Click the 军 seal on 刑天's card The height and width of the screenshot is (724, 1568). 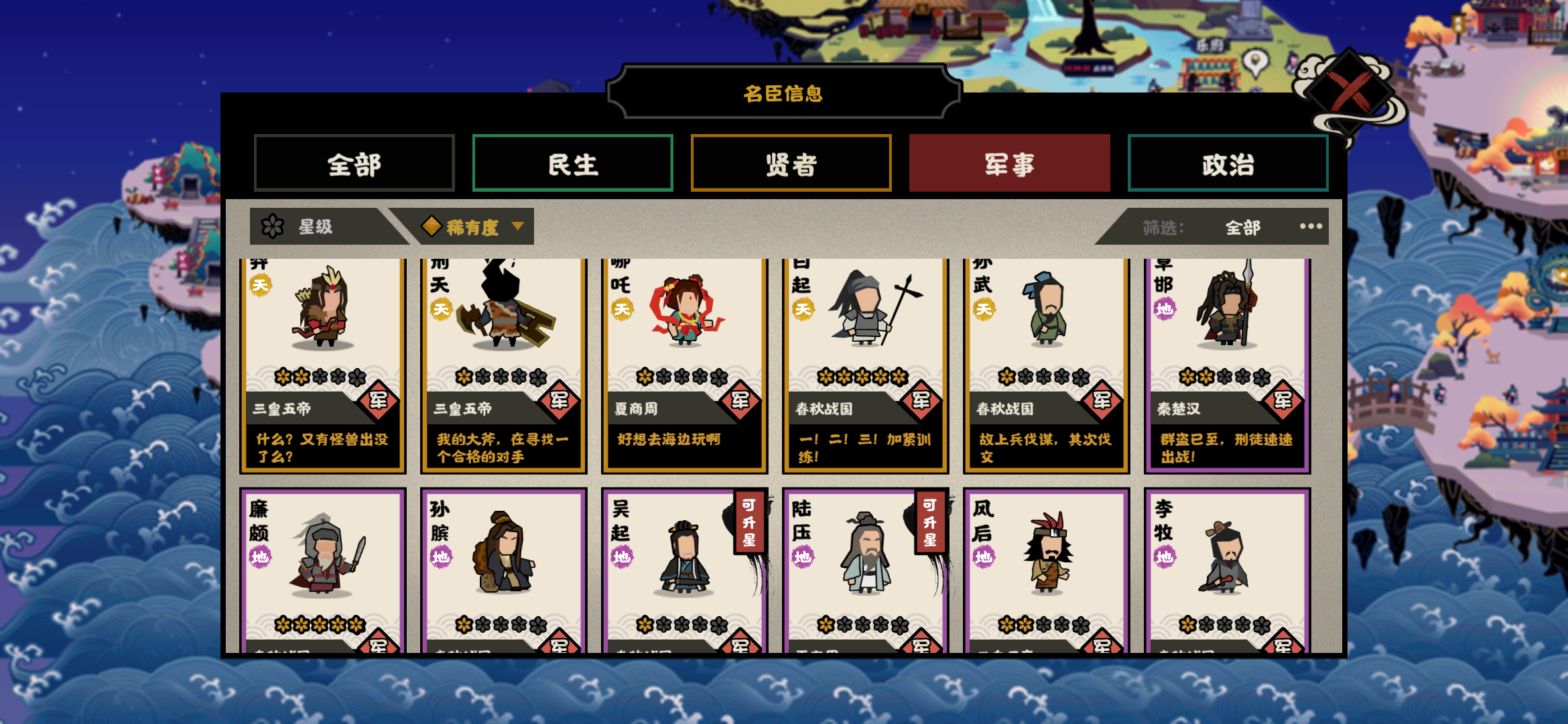560,399
